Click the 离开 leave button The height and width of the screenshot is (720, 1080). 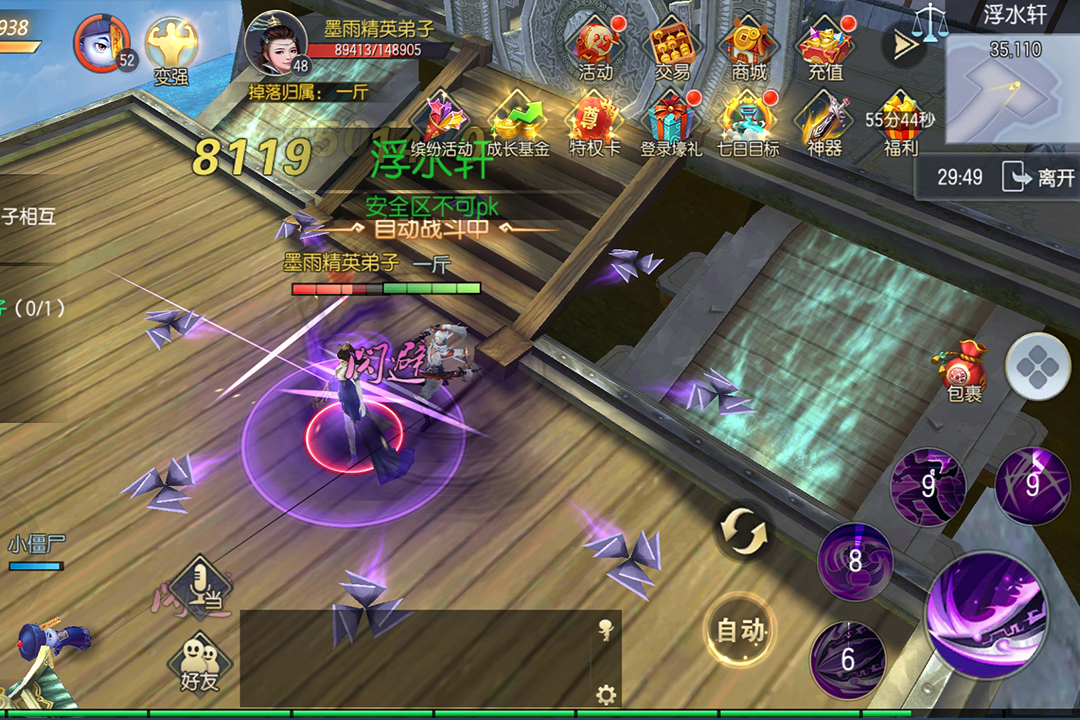point(1038,178)
